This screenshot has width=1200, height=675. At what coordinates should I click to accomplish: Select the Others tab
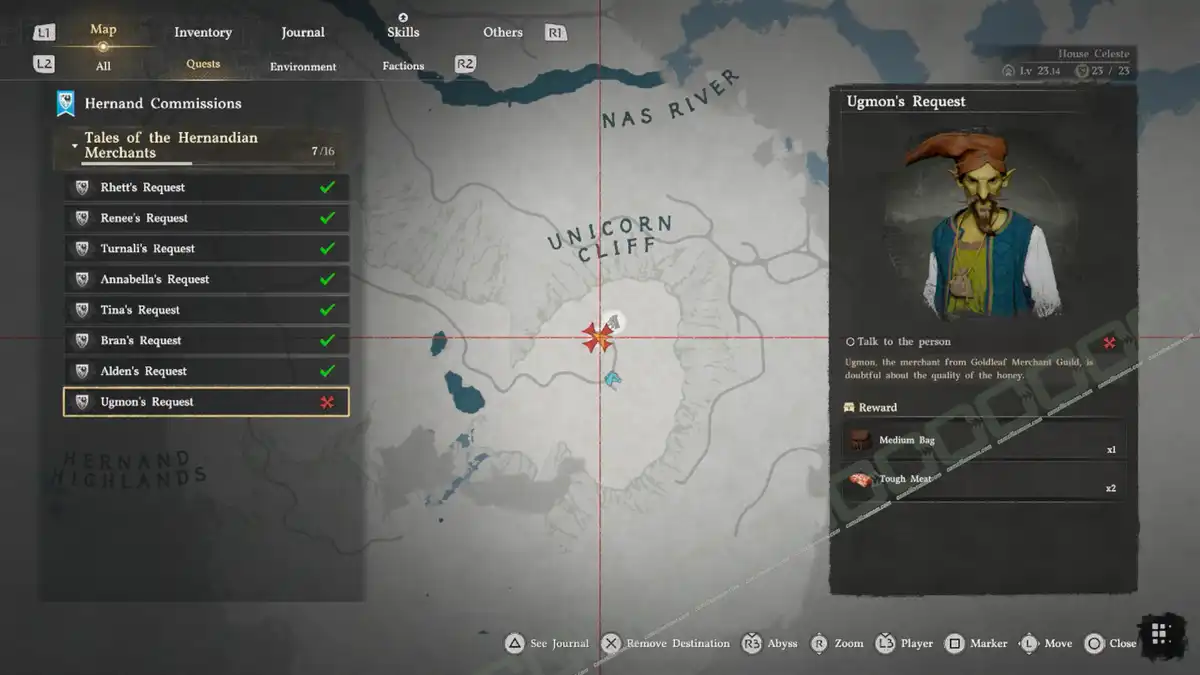coord(503,32)
